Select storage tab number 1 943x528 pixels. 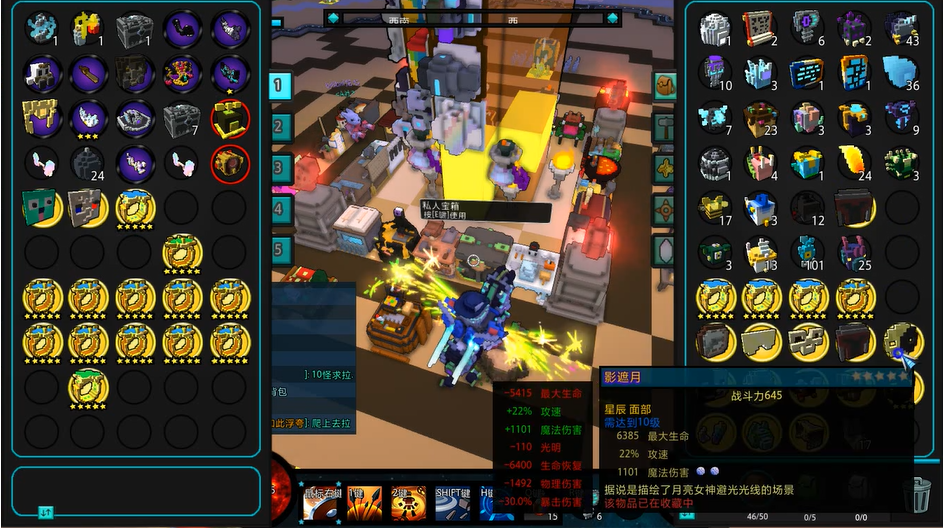coord(280,85)
